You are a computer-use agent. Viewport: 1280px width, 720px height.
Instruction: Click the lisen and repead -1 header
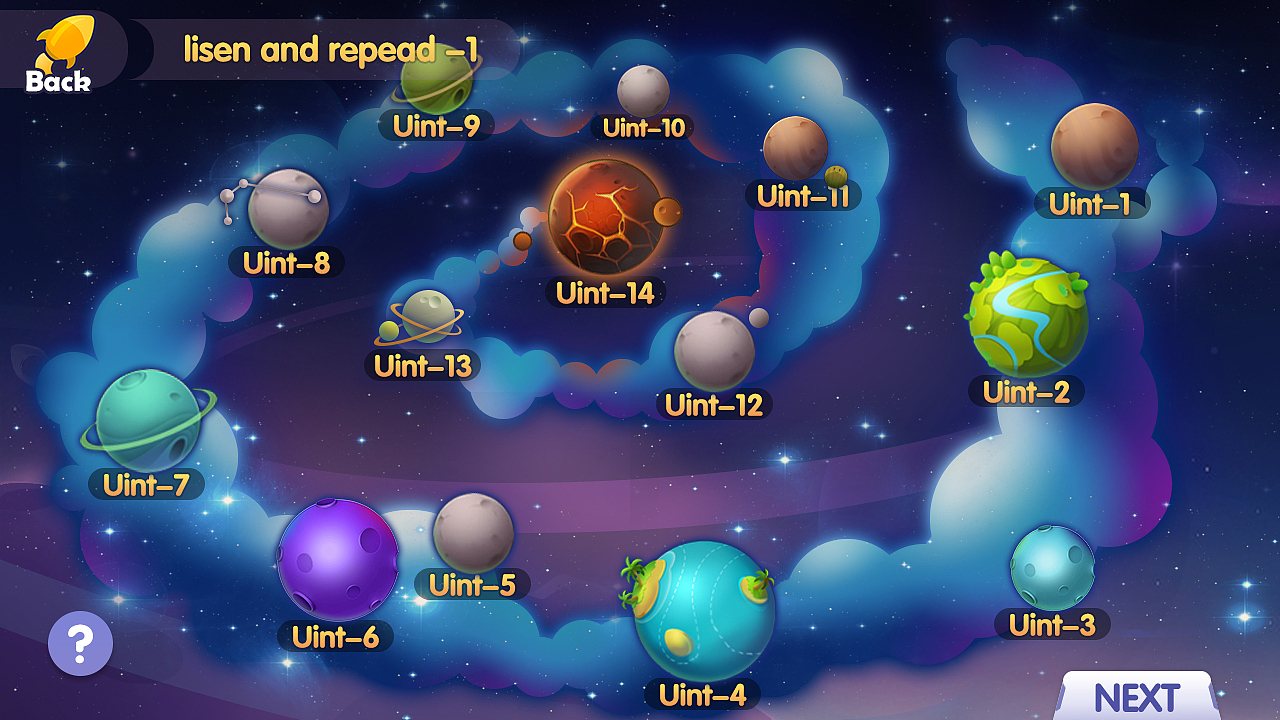[330, 48]
